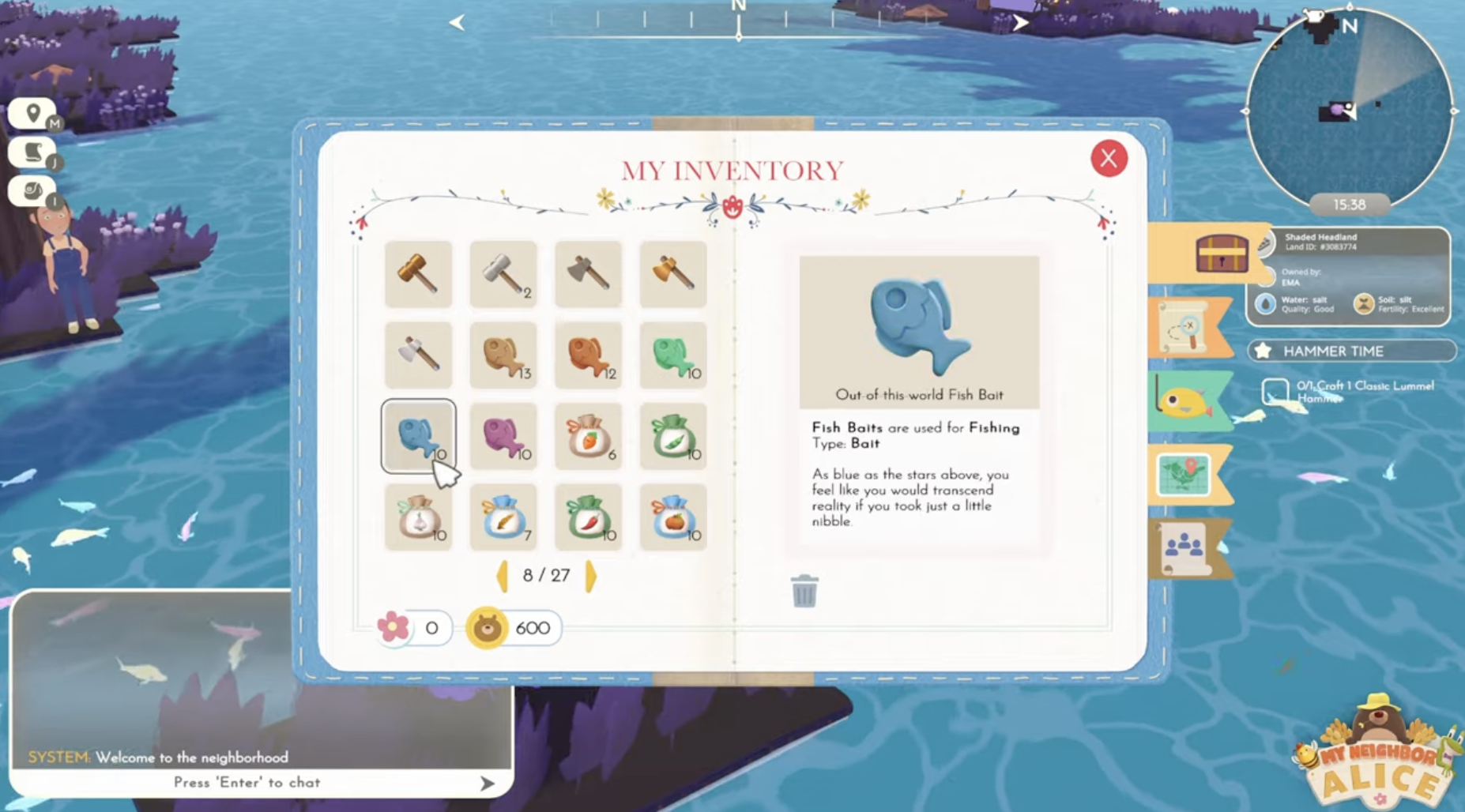Screen dimensions: 1465x812
Task: Click the circular minimap
Action: click(1349, 107)
